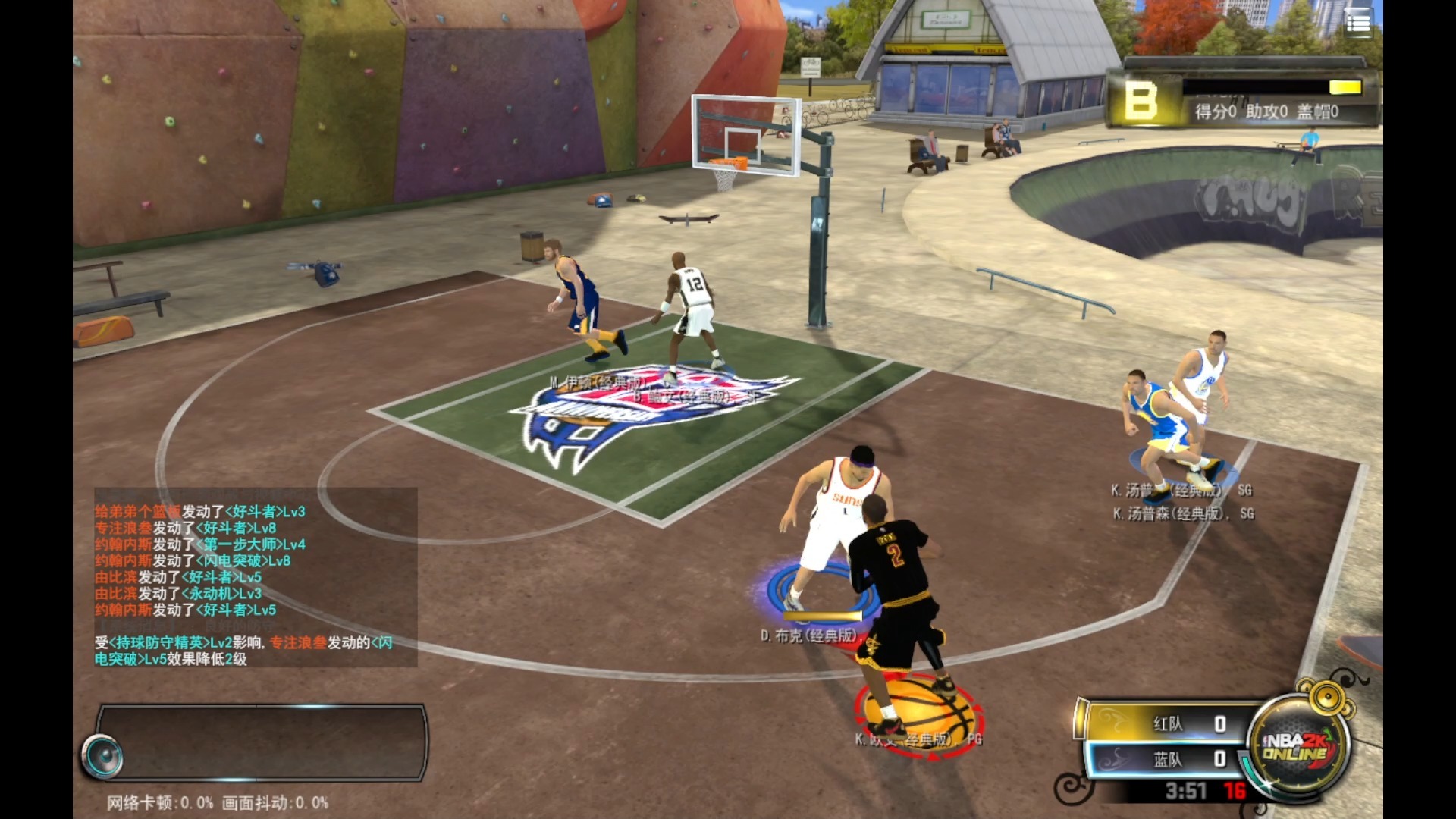Image resolution: width=1456 pixels, height=819 pixels.
Task: Click the skill activation chat log panel
Action: click(255, 576)
